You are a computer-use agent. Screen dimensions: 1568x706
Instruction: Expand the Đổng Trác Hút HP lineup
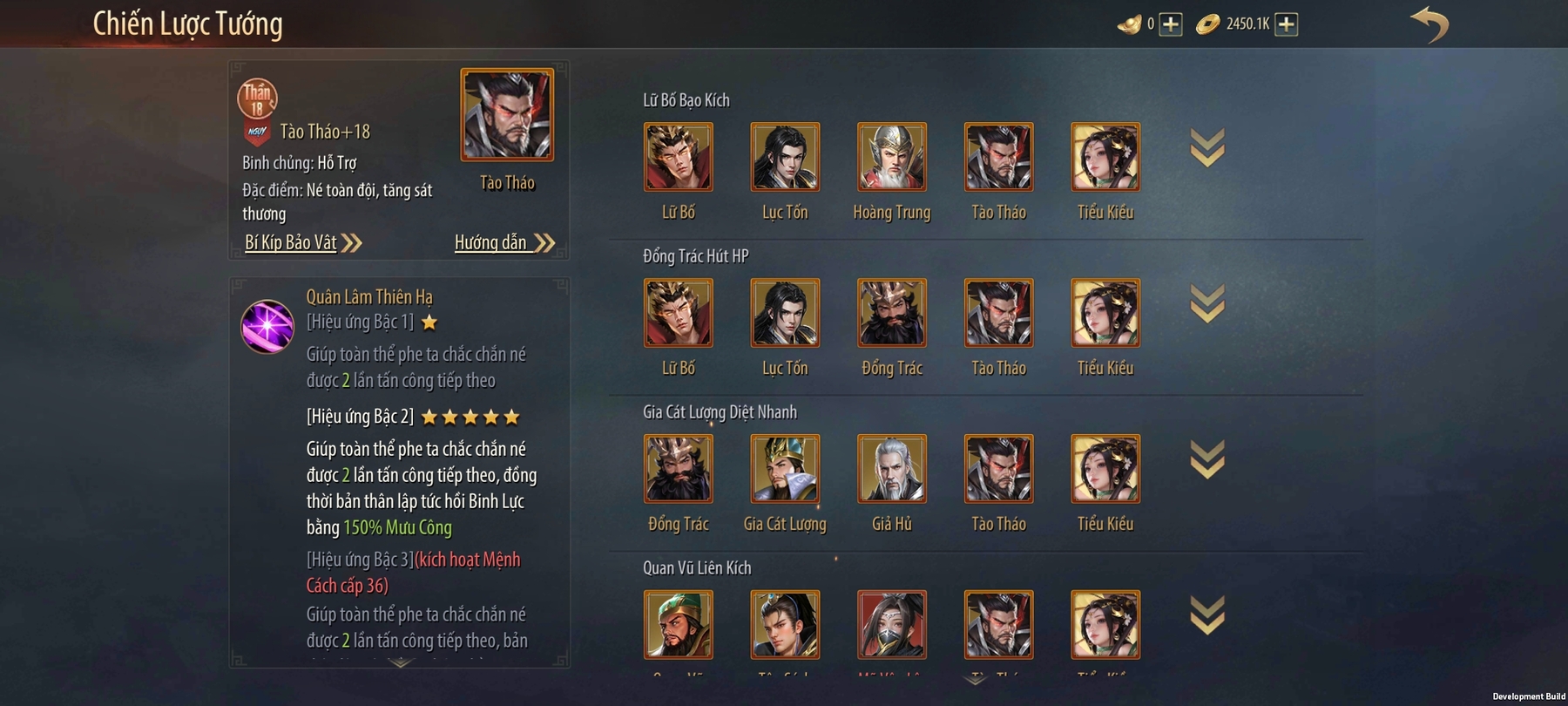point(1207,304)
